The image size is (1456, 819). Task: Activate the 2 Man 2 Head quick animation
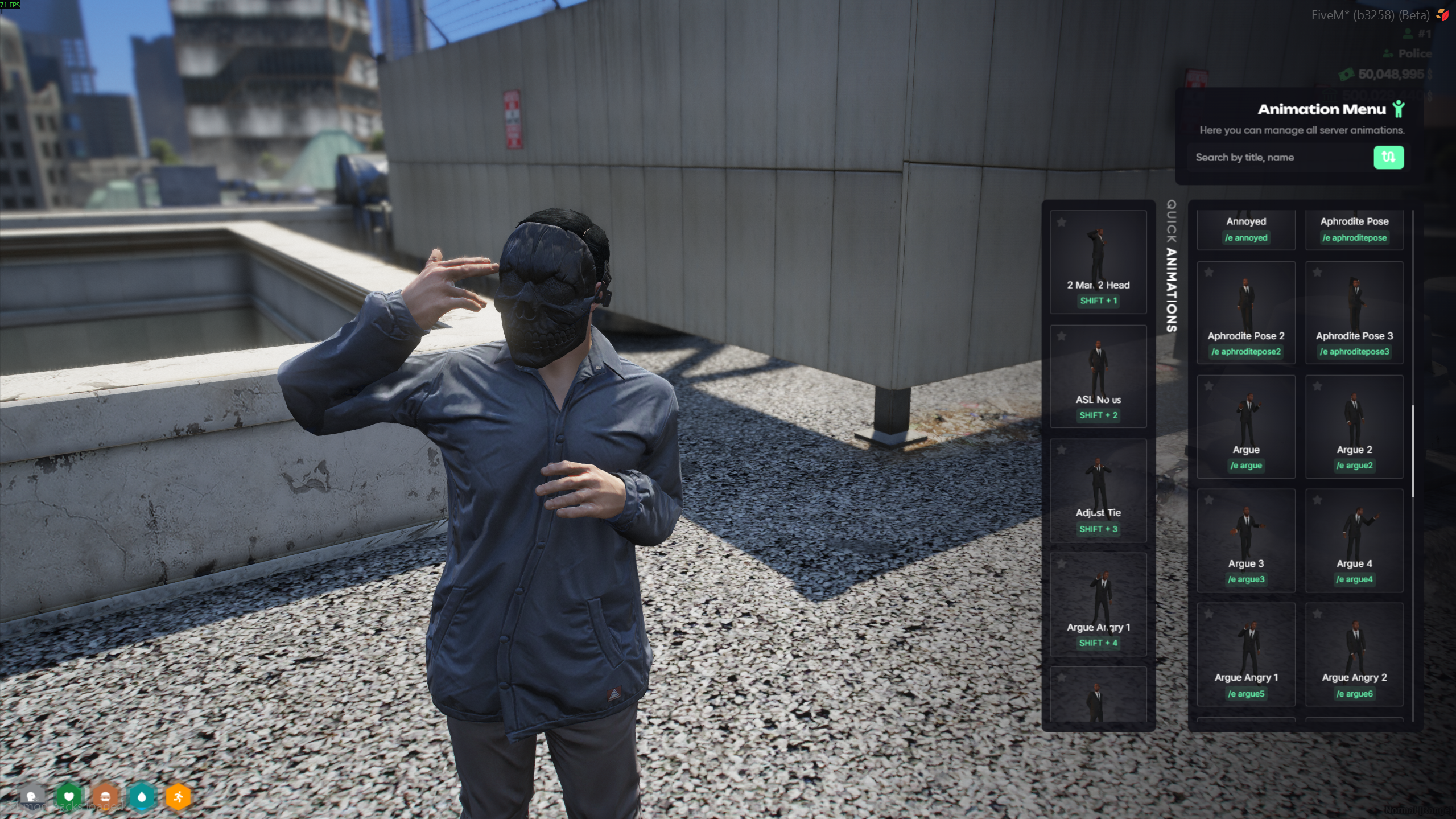point(1098,262)
